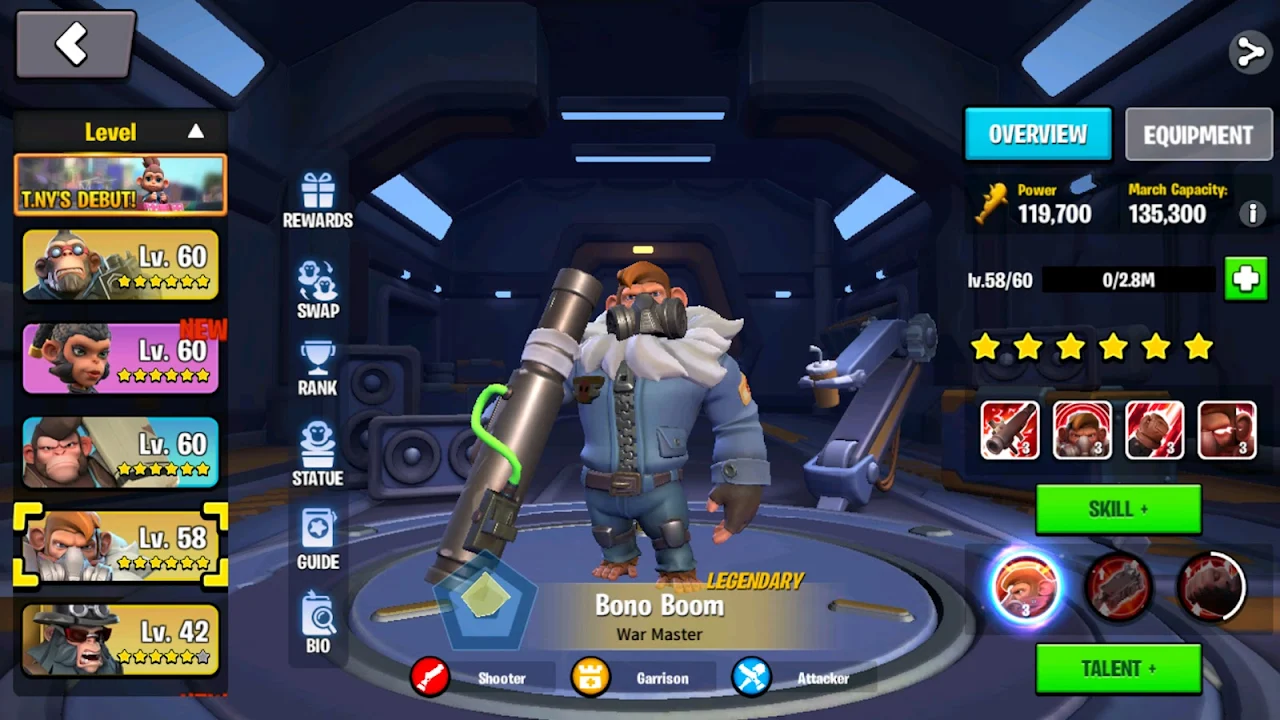This screenshot has height=720, width=1280.
Task: Click the share arrow icon
Action: 1249,52
